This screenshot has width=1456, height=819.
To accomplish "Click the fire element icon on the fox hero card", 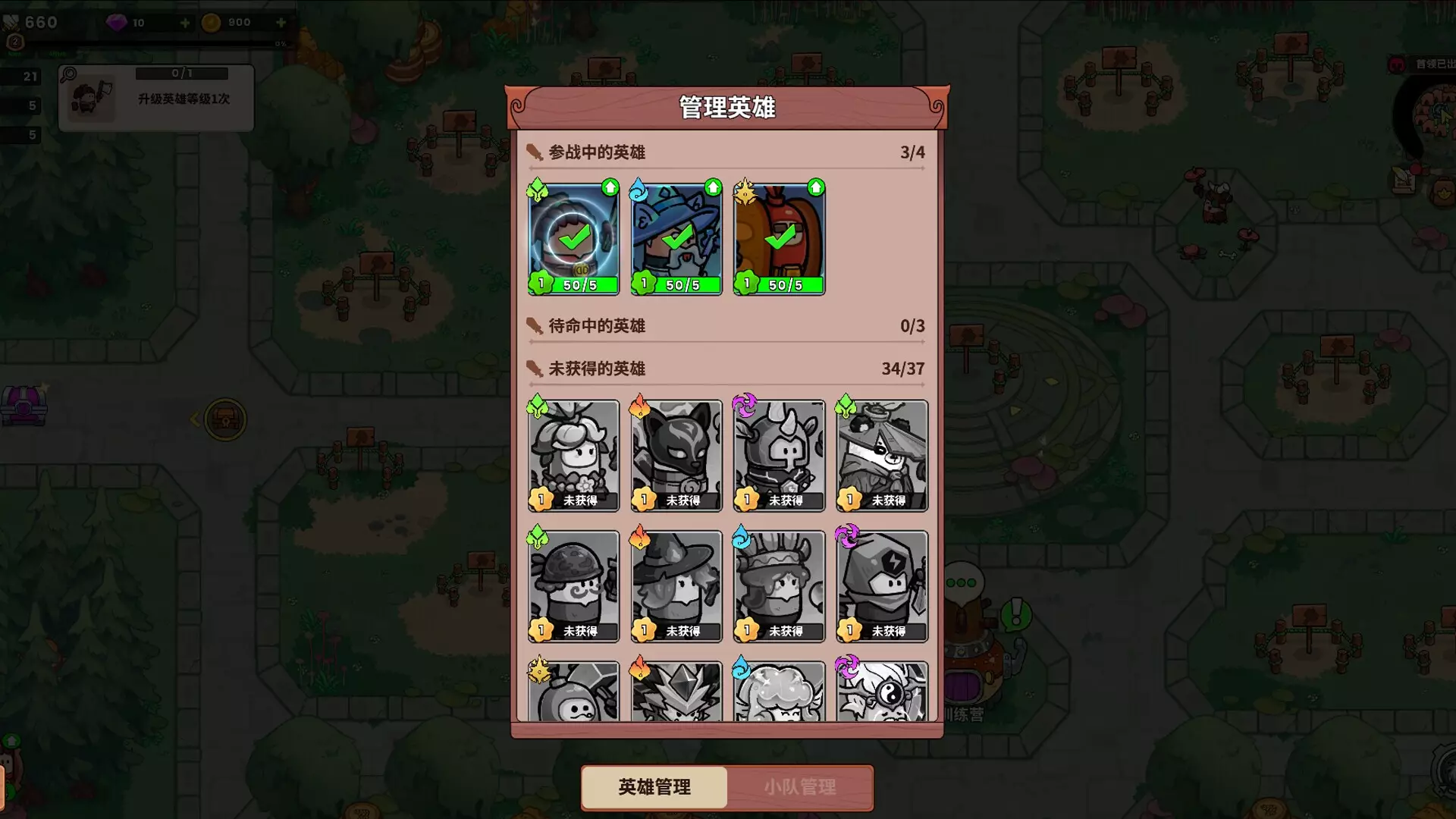I will [641, 407].
